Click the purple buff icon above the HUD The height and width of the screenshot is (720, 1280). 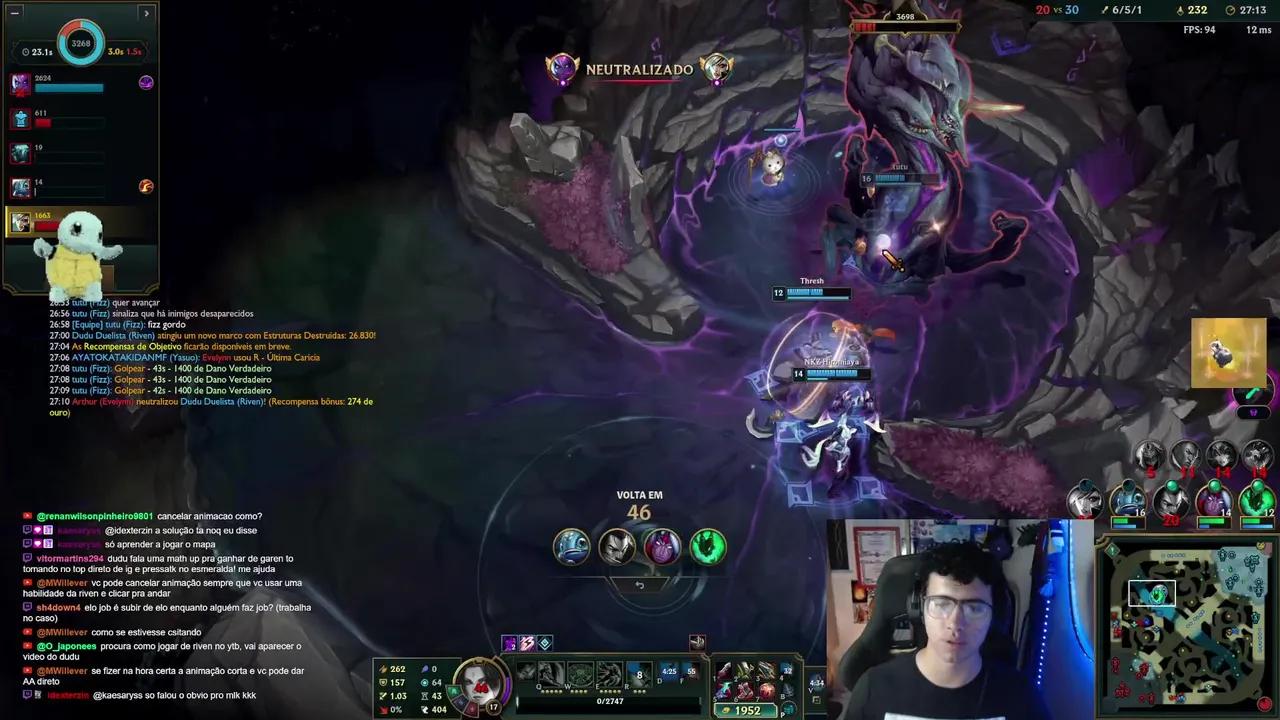509,644
